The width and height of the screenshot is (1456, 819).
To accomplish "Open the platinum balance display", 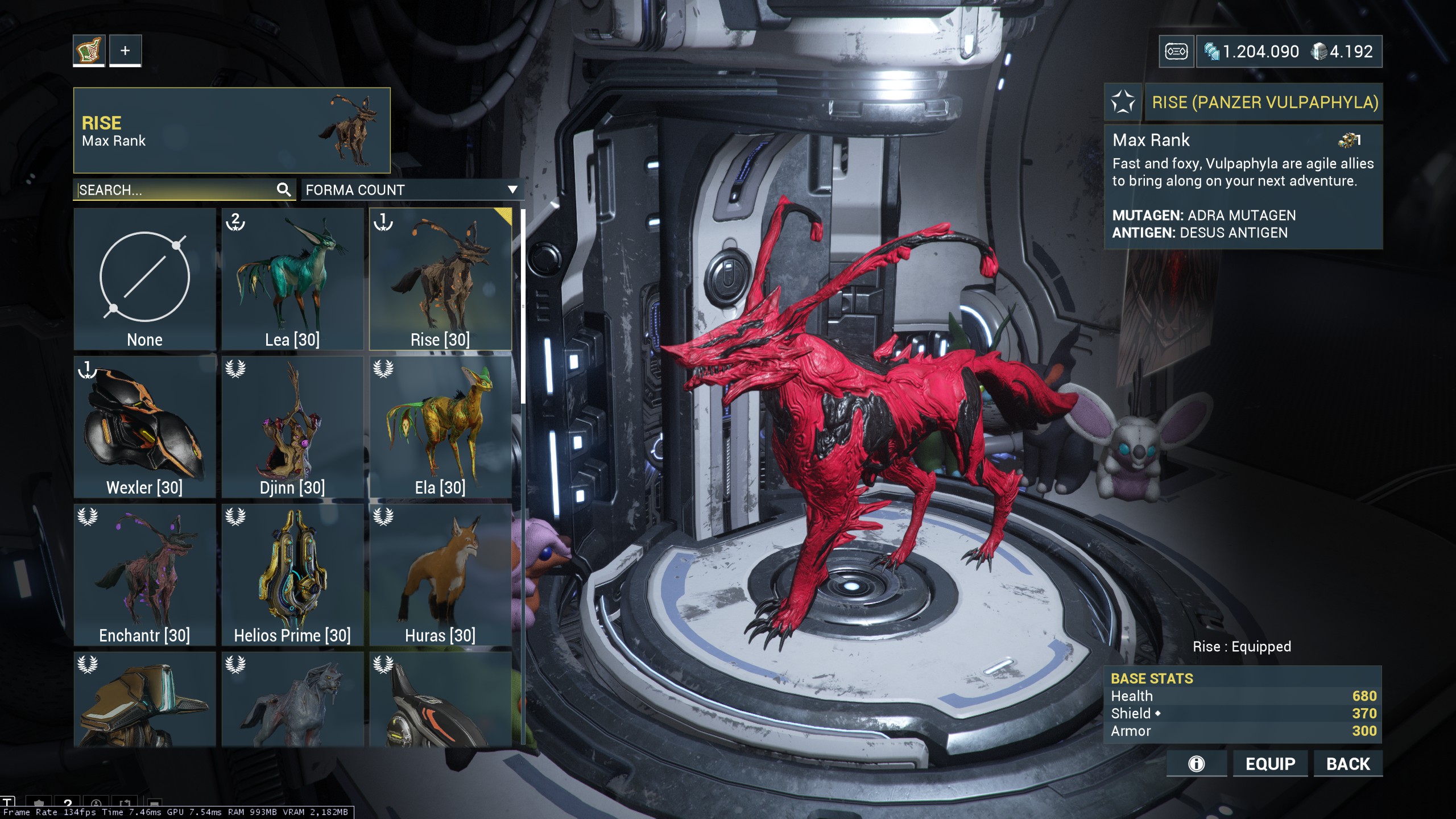I will click(x=1342, y=52).
